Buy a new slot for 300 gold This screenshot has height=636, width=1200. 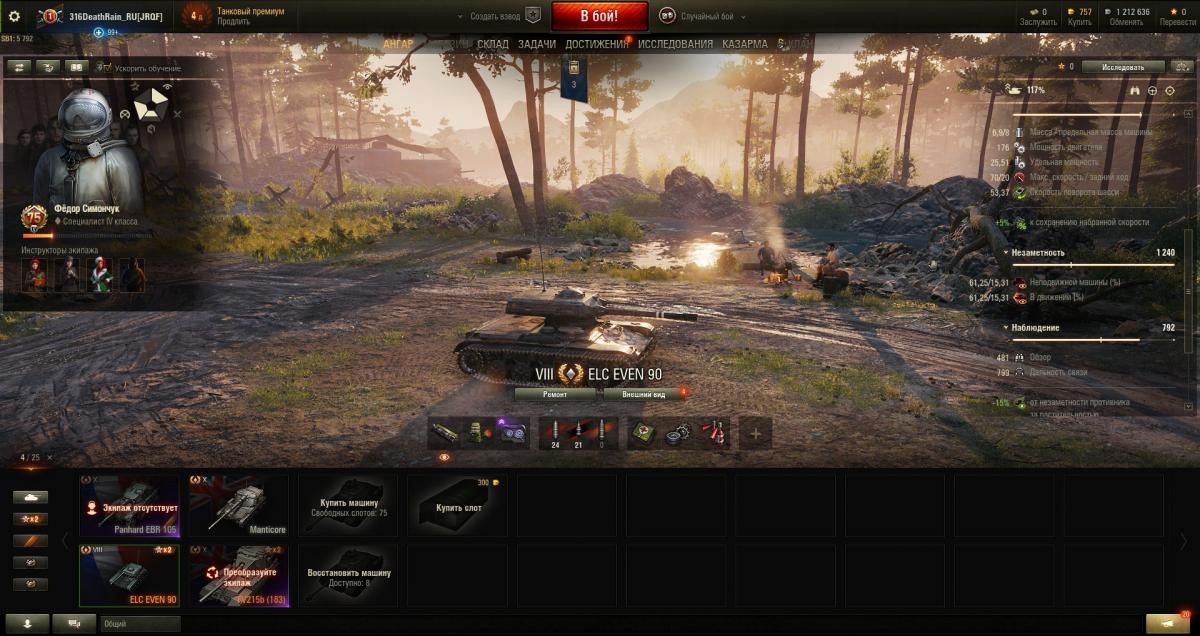point(457,505)
